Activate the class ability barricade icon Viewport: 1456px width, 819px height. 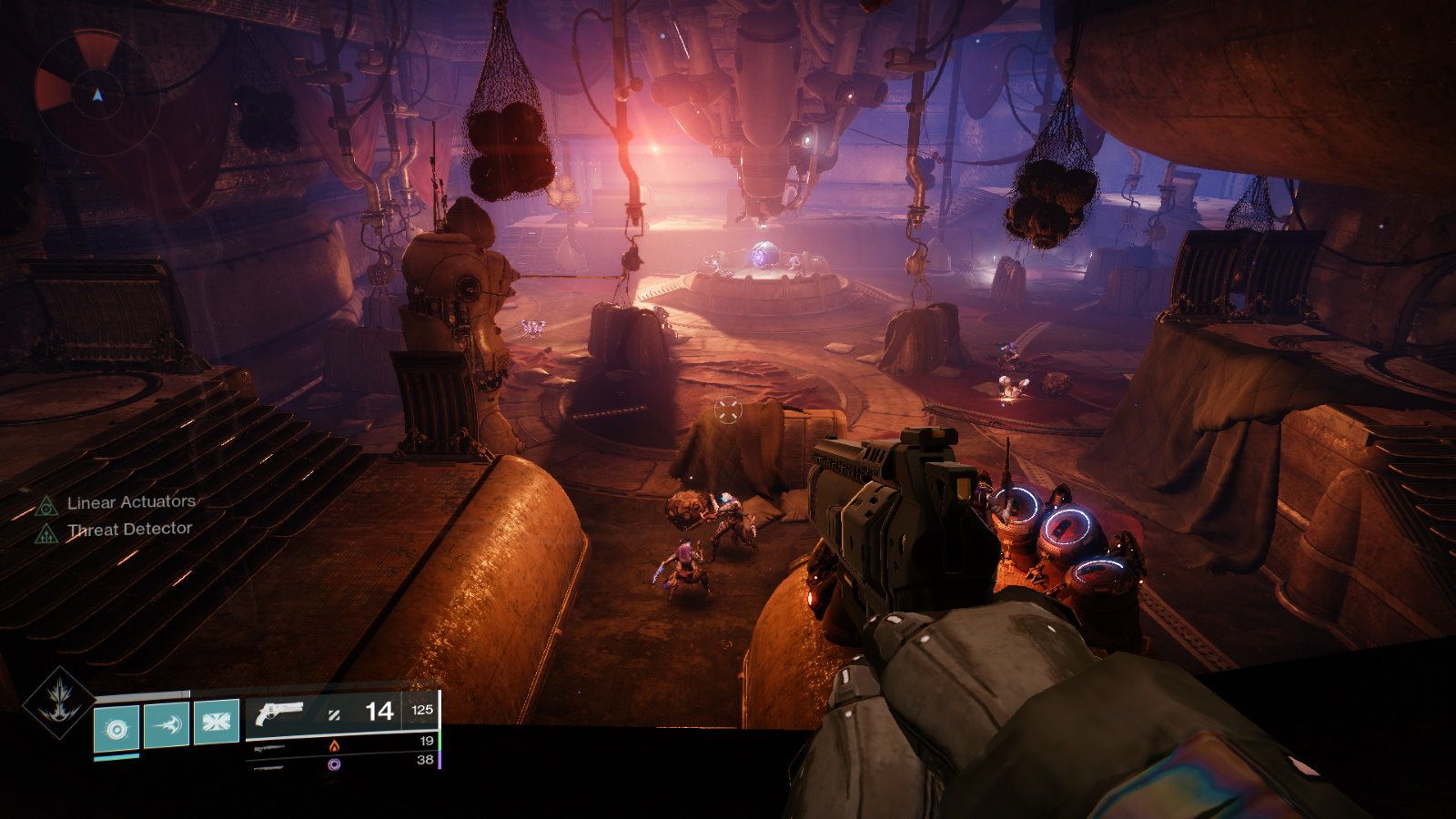click(x=217, y=722)
